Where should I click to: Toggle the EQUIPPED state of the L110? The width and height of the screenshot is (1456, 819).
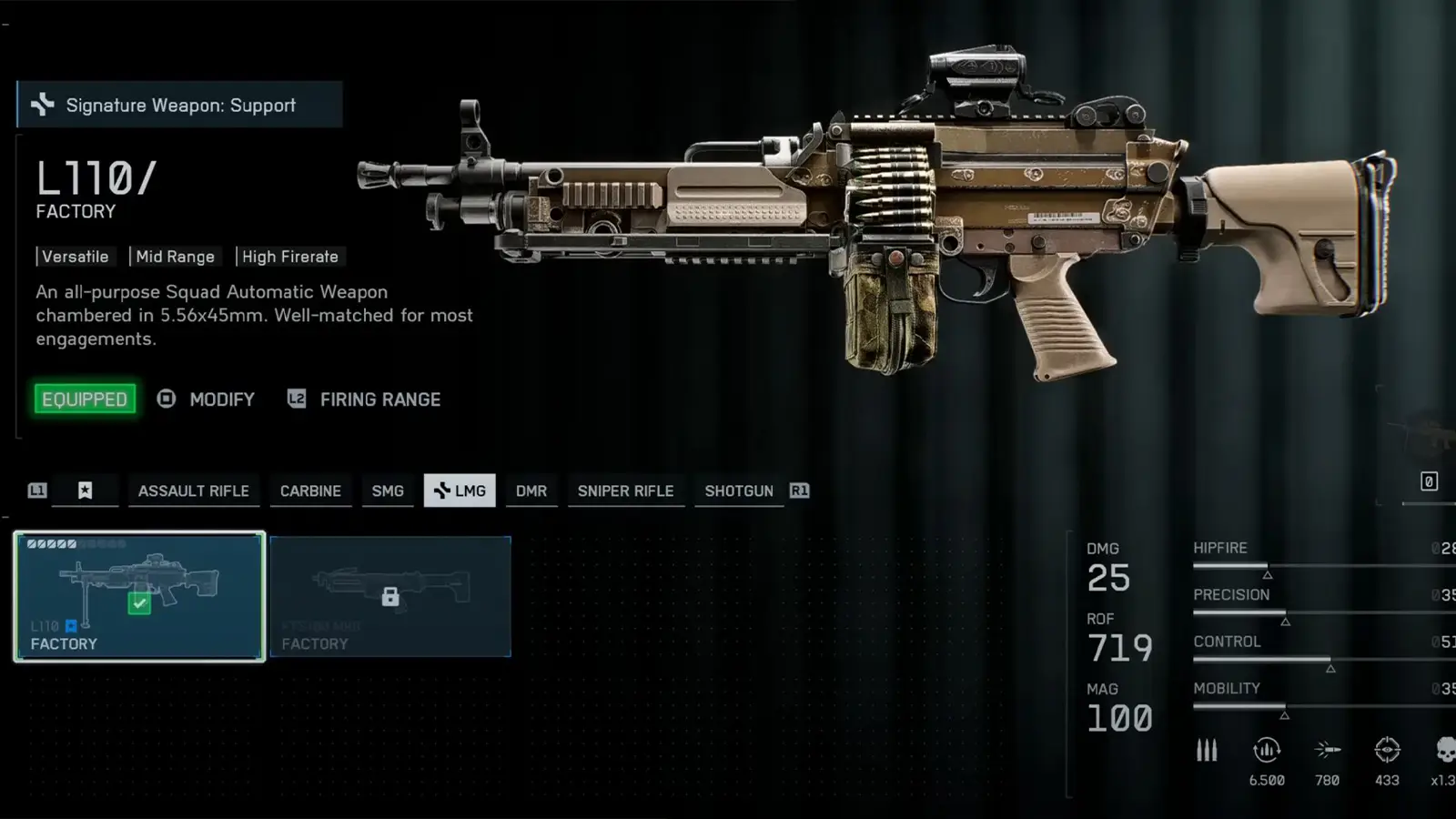(x=85, y=399)
